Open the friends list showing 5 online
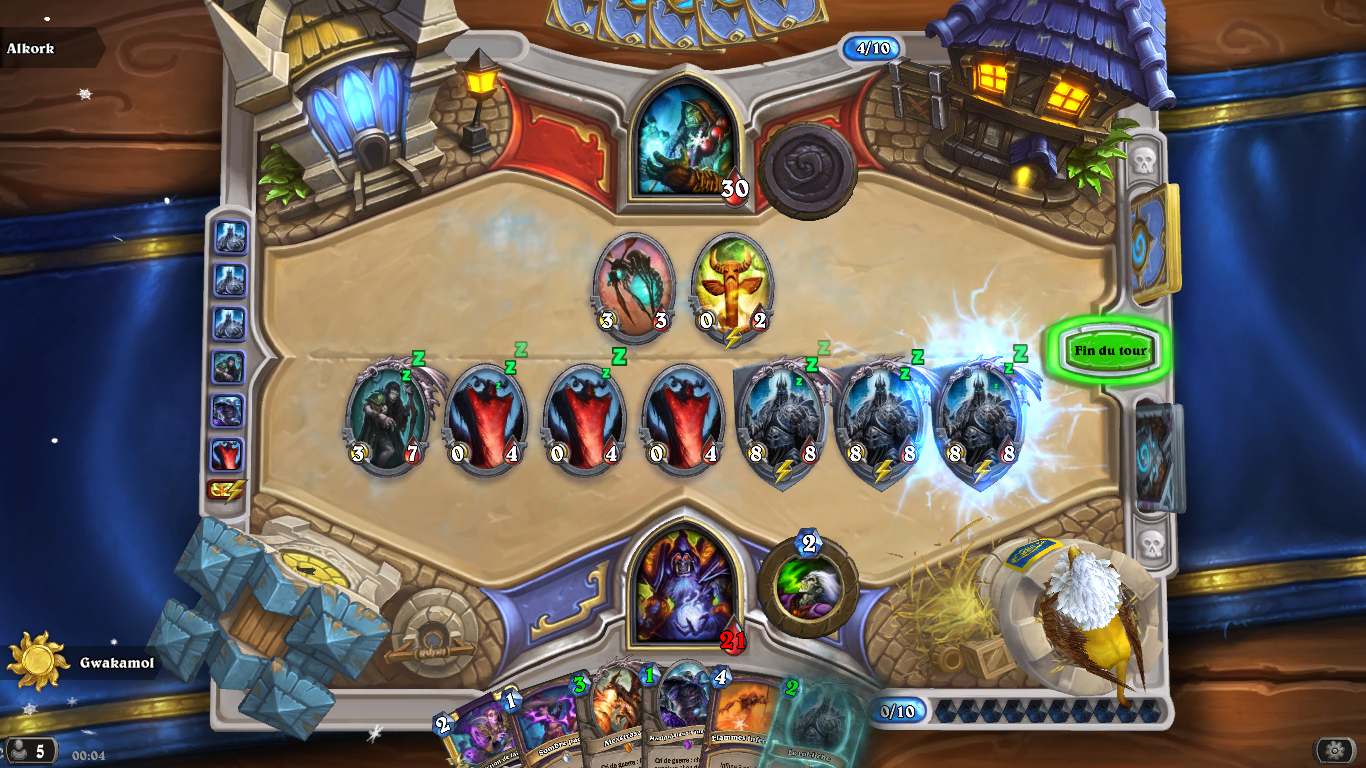 point(30,751)
